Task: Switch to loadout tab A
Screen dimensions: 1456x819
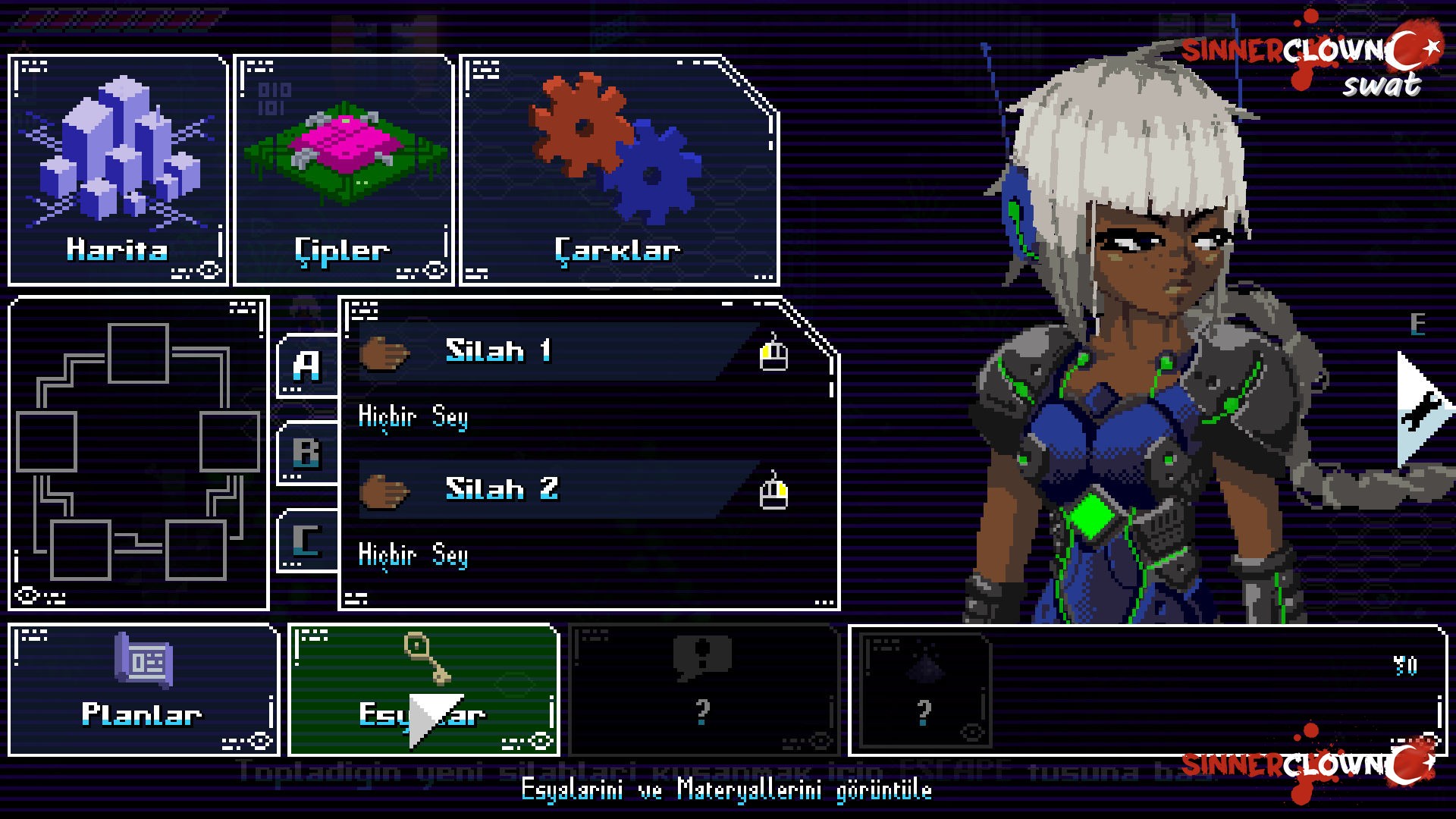Action: click(x=307, y=366)
